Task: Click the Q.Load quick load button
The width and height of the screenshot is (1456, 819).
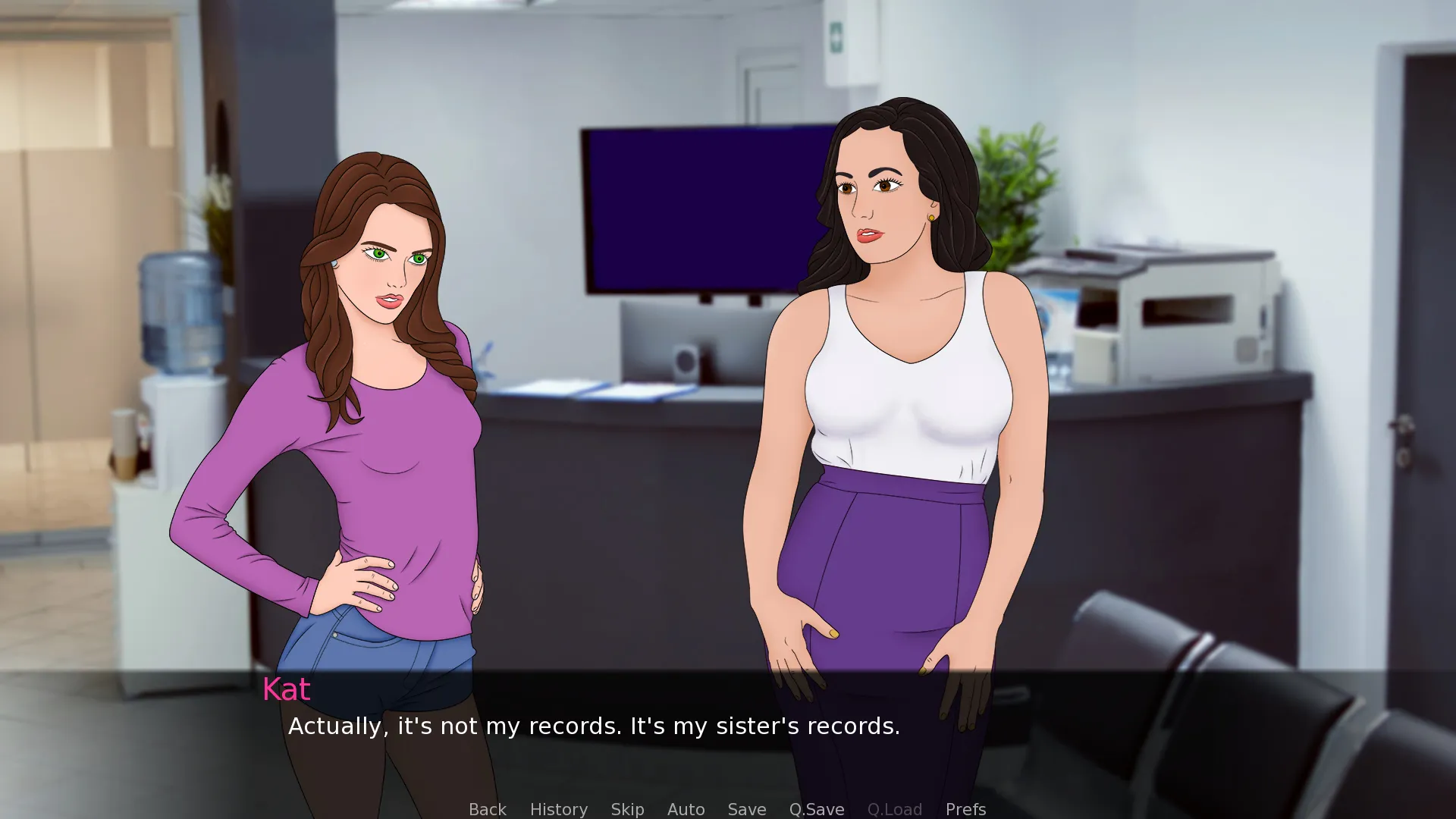Action: click(x=894, y=809)
